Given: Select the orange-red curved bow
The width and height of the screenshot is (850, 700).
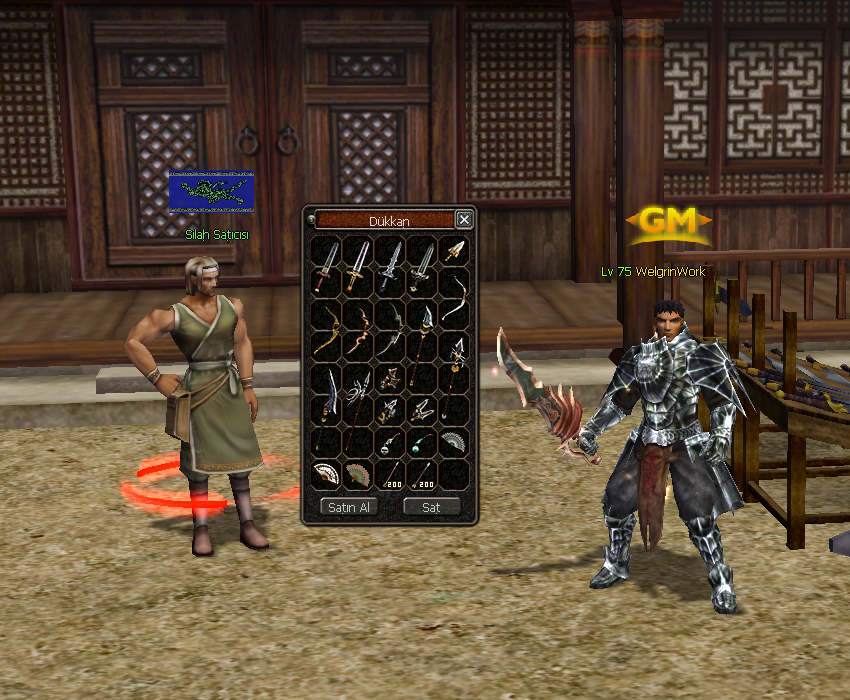Looking at the screenshot, I should [x=358, y=331].
